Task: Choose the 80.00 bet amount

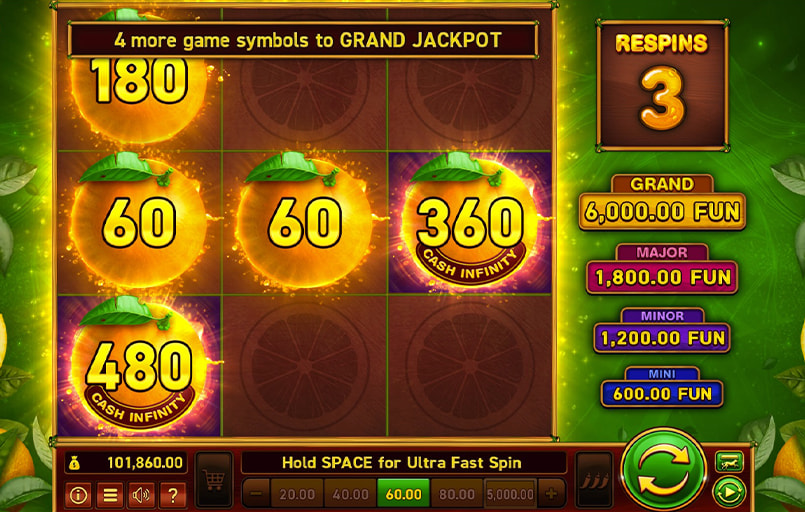Action: click(x=456, y=494)
